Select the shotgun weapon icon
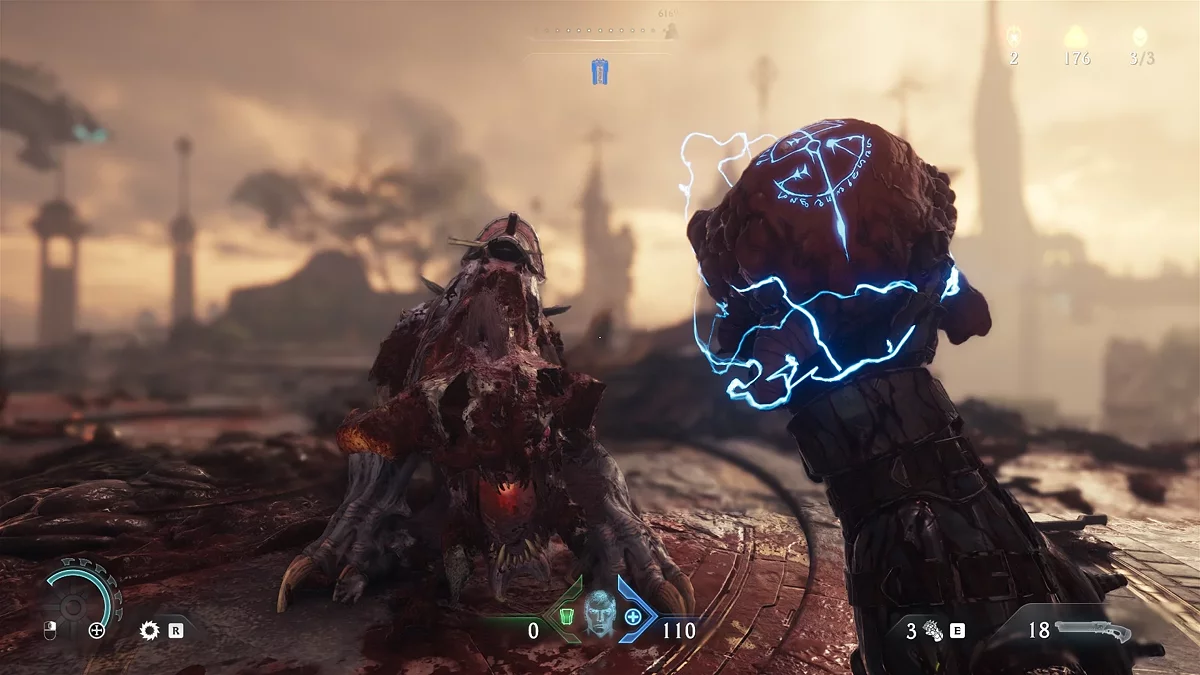 (x=1097, y=631)
